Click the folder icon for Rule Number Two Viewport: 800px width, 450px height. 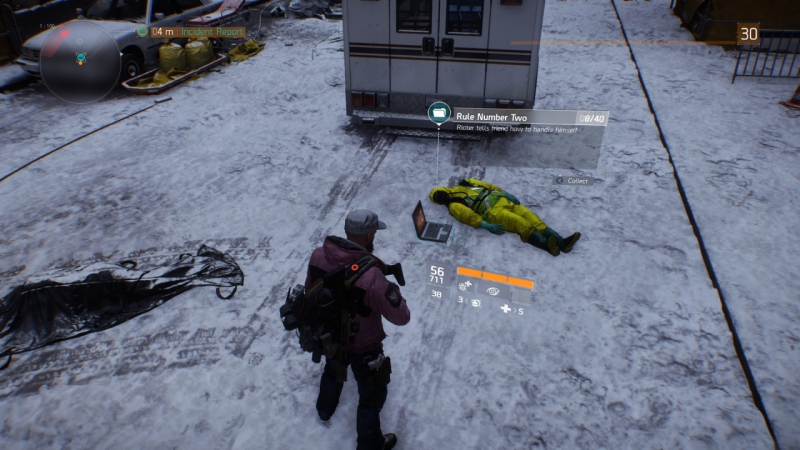[438, 114]
